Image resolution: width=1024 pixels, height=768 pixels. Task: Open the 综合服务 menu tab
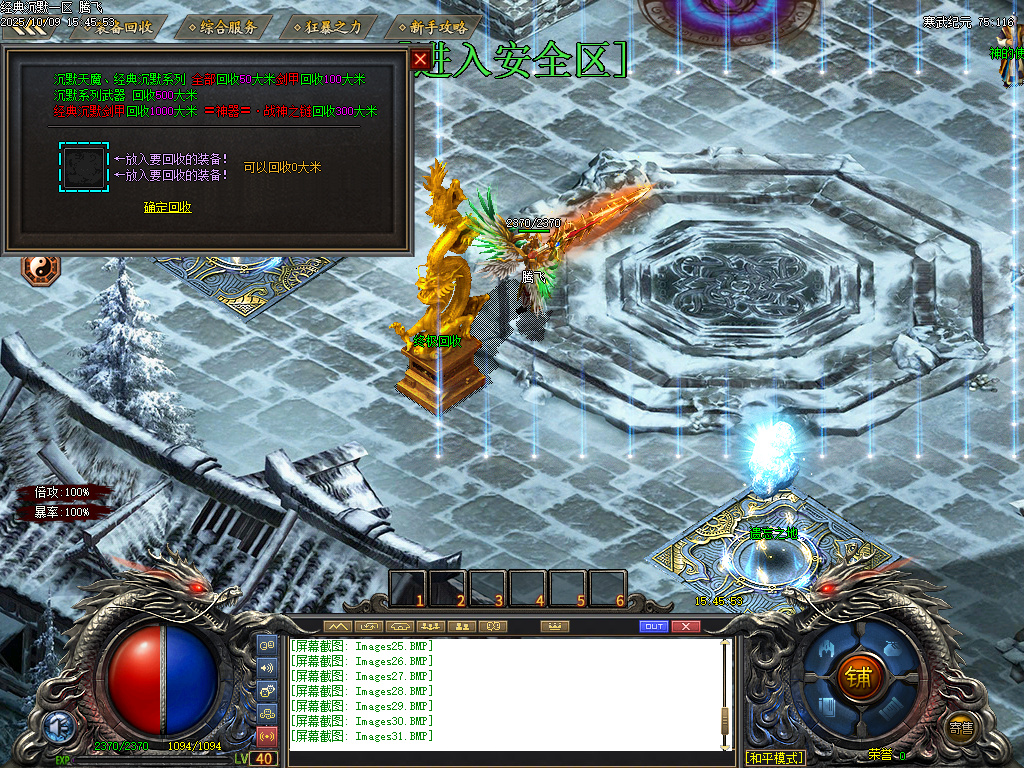[228, 27]
